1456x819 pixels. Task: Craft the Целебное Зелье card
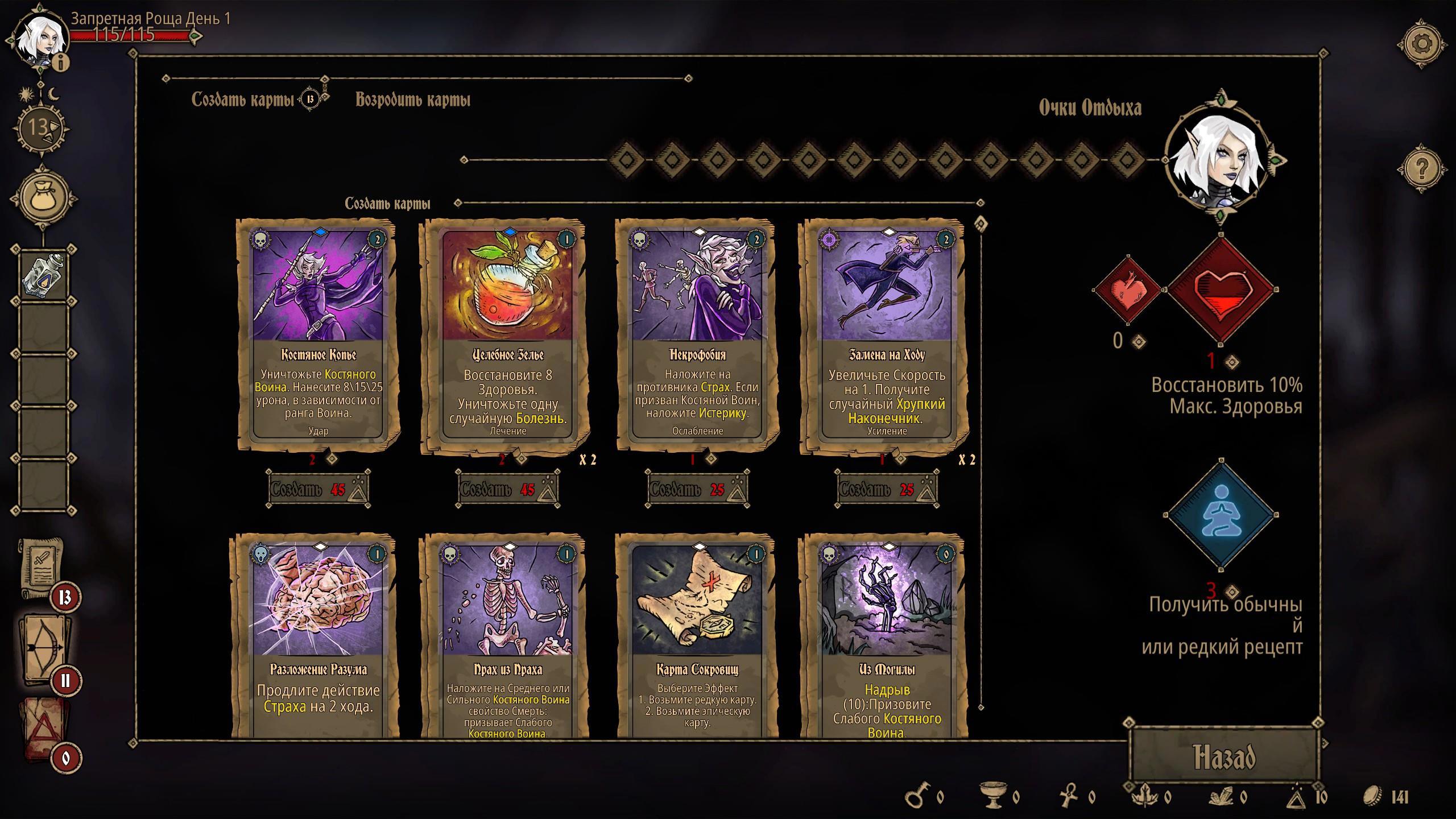[x=508, y=489]
